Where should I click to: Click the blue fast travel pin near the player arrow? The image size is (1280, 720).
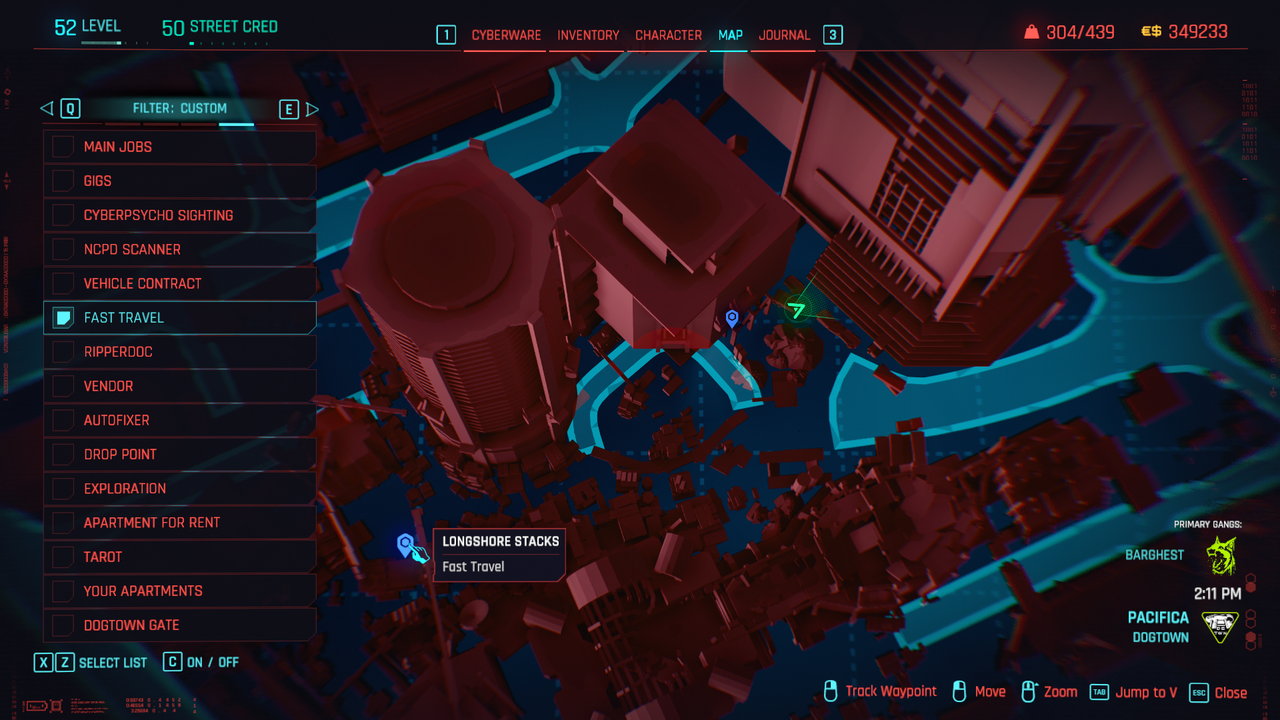(732, 318)
